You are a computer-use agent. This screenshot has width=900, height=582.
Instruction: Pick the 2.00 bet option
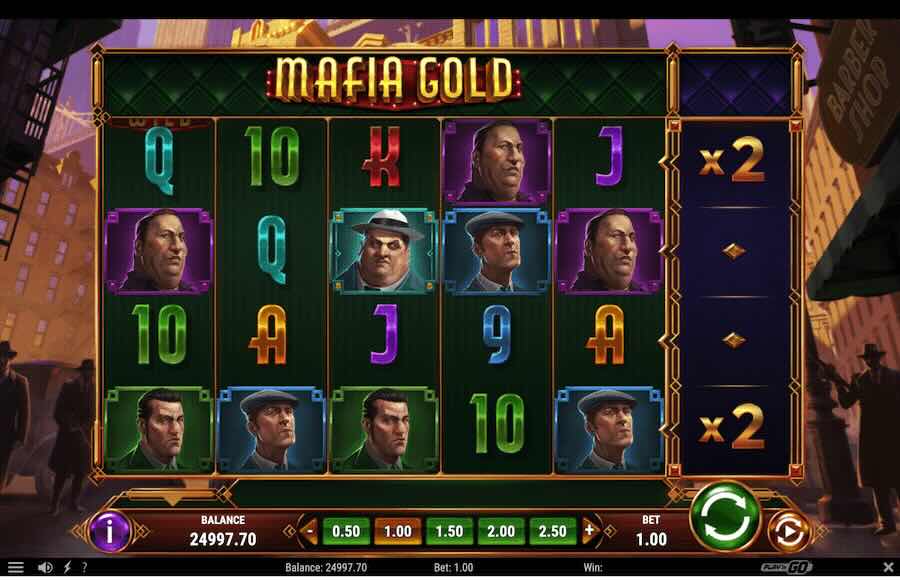pyautogui.click(x=501, y=531)
